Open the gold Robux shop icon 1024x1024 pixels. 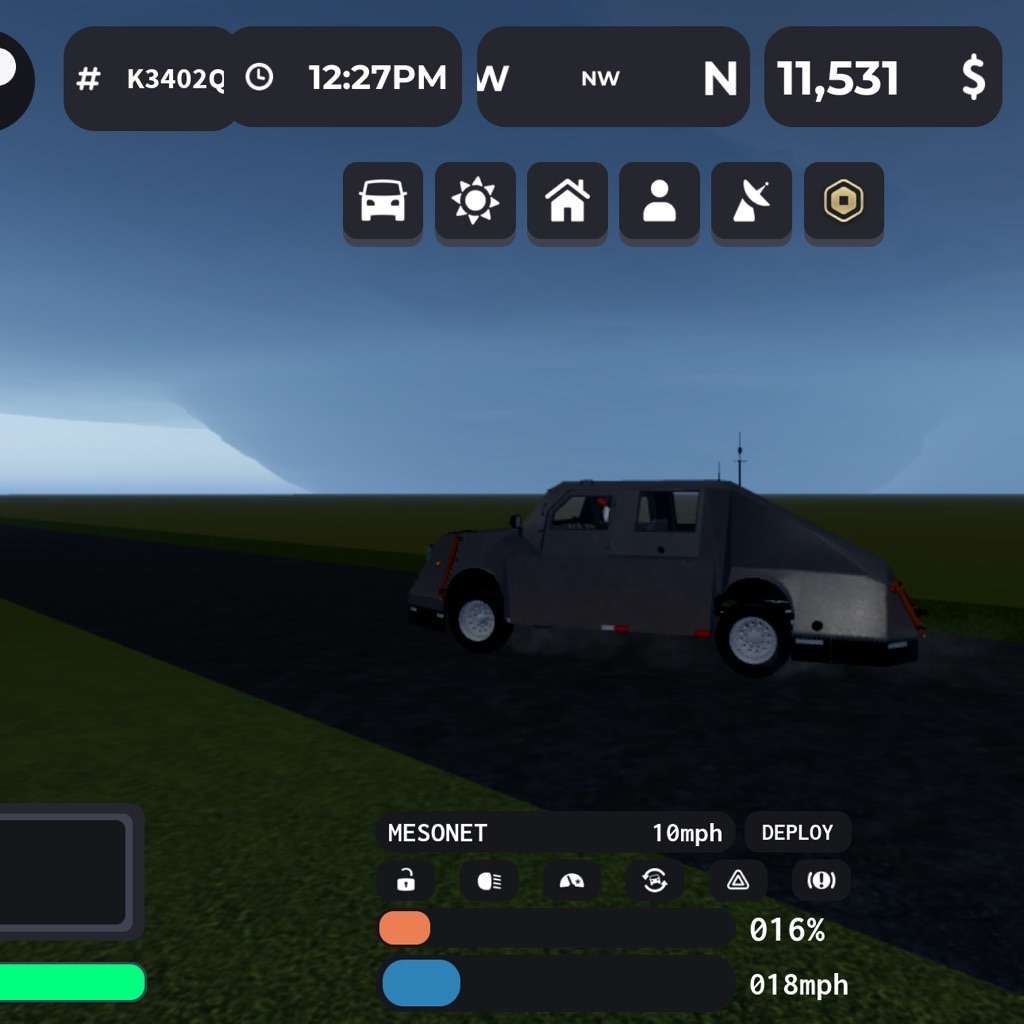[843, 202]
